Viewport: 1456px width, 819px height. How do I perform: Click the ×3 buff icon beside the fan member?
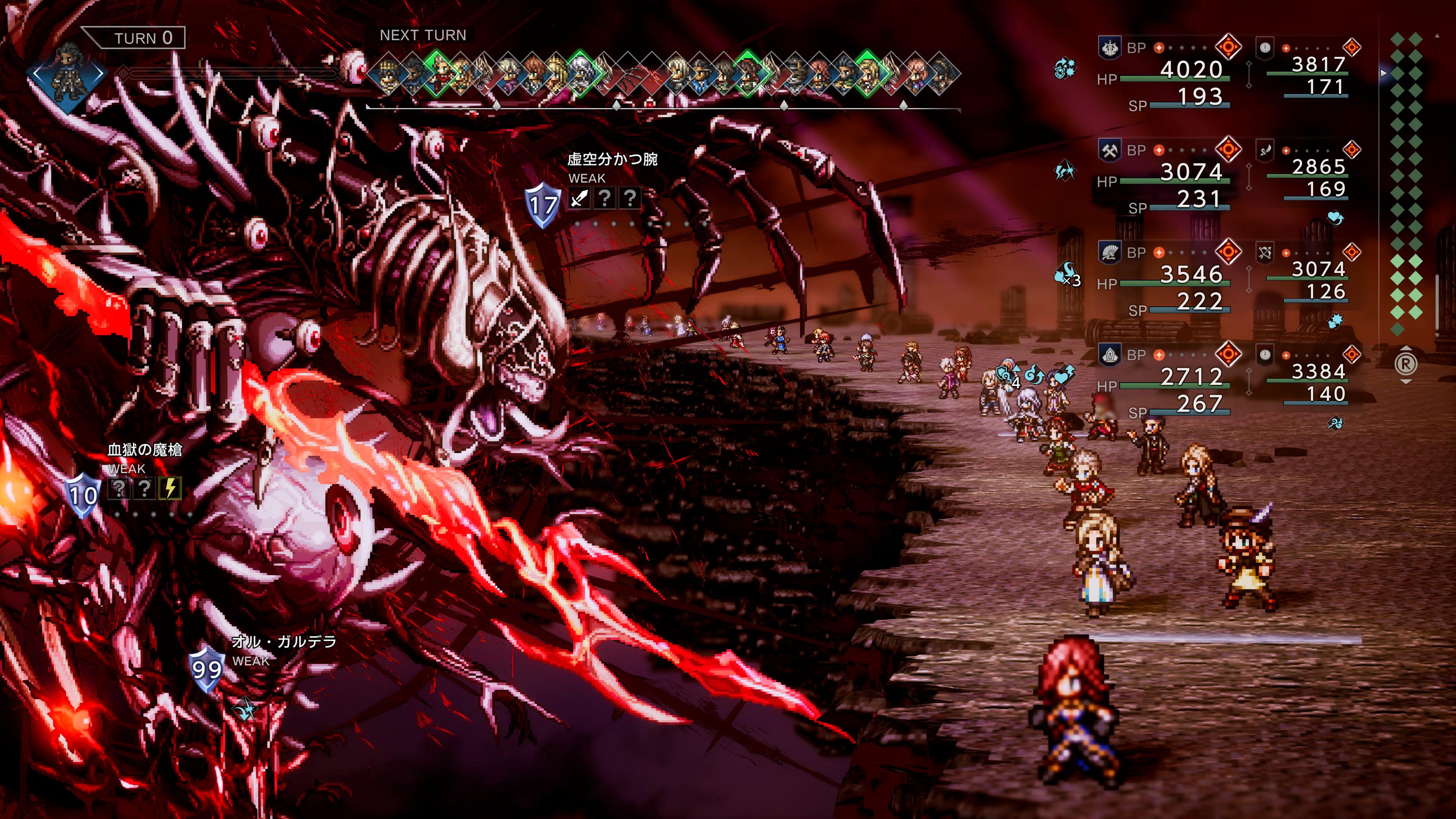tap(1067, 275)
